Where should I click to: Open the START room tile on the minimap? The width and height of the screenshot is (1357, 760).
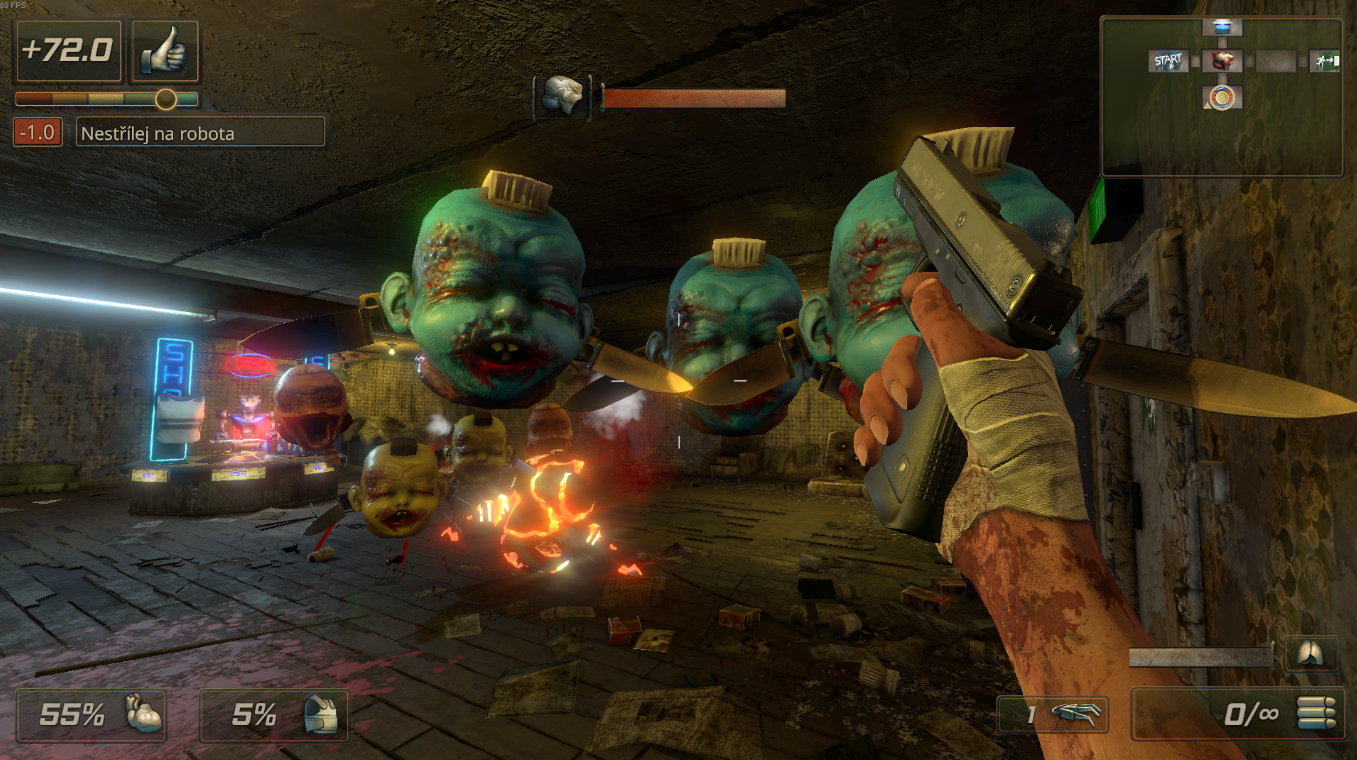1168,62
